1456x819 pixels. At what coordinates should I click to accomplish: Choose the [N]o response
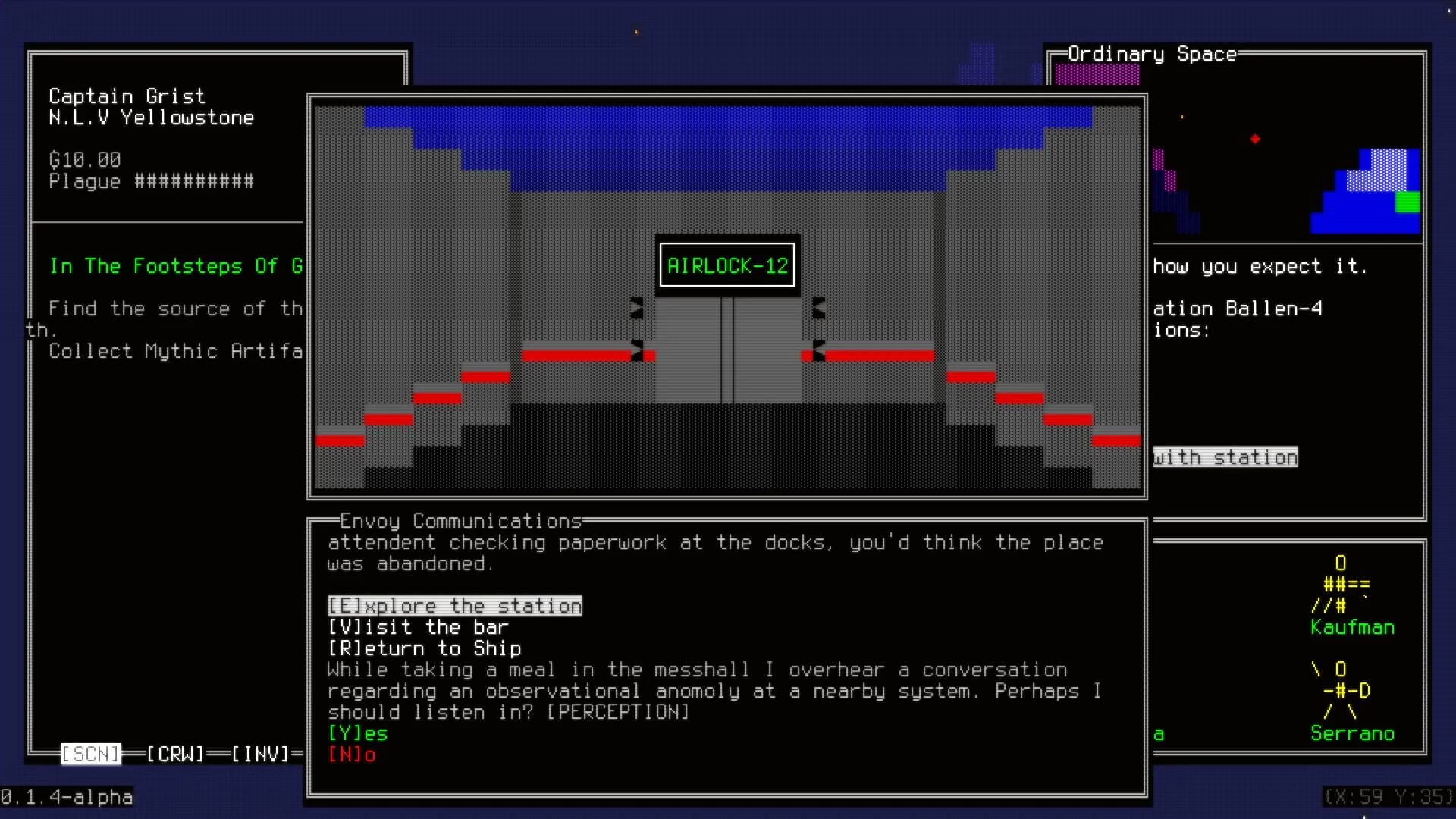click(353, 755)
